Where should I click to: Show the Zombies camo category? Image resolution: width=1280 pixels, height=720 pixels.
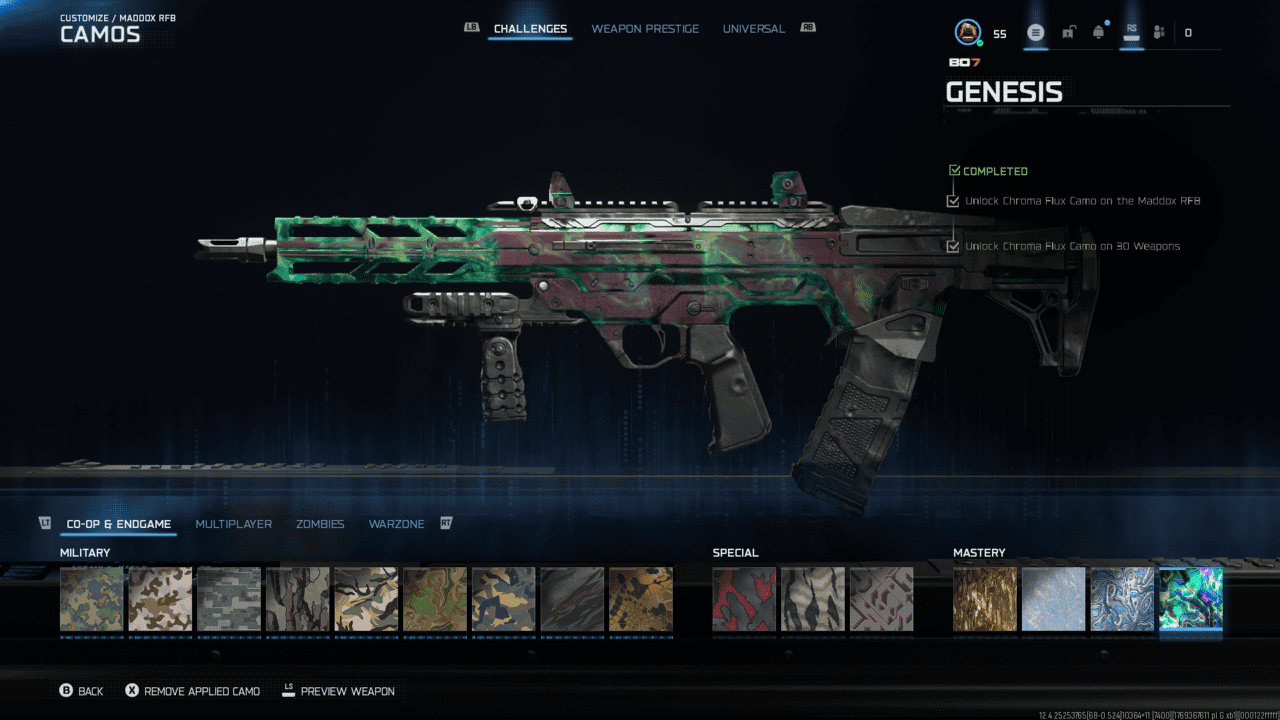(x=320, y=524)
